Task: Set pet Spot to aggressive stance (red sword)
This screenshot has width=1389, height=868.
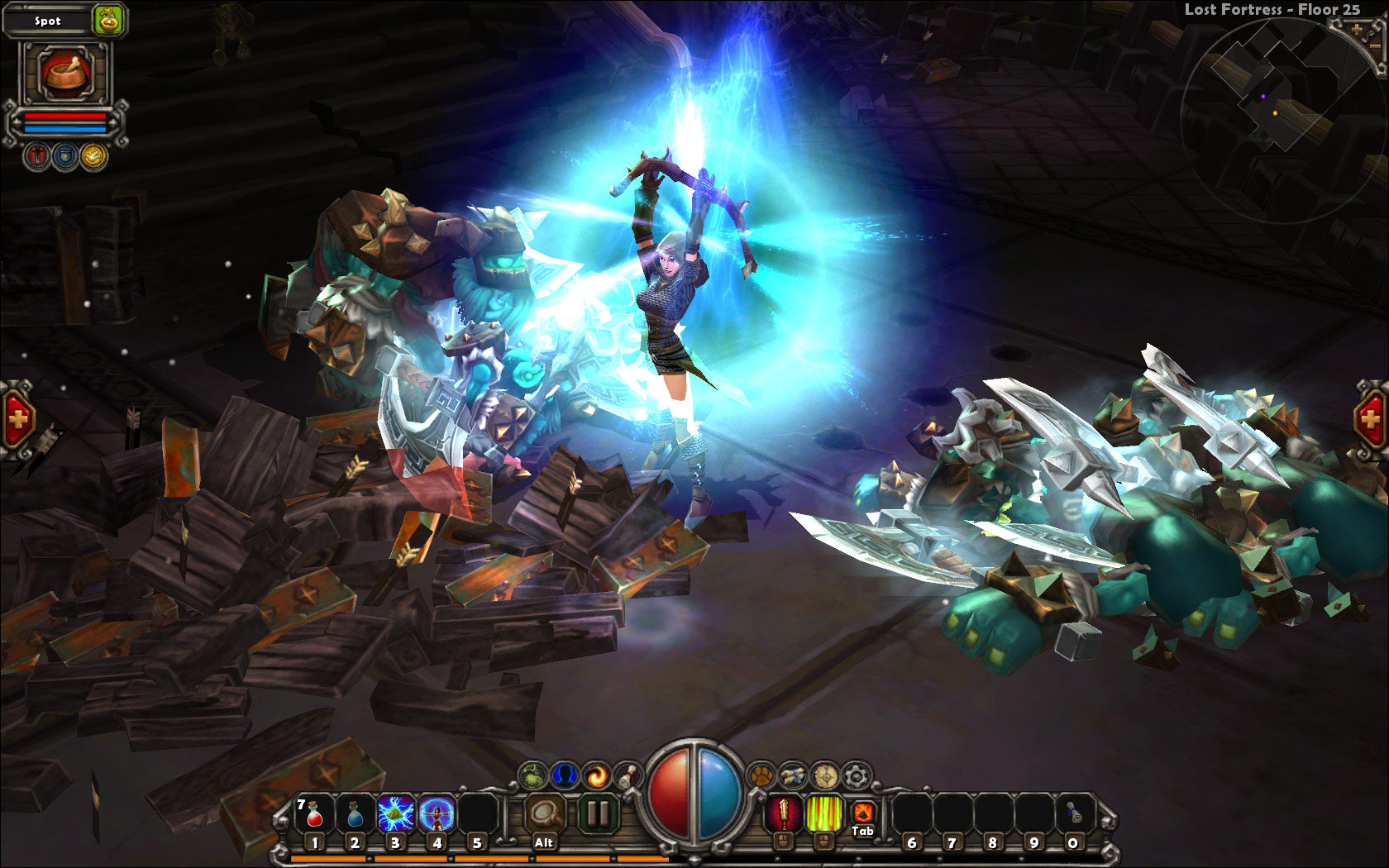Action: click(37, 155)
